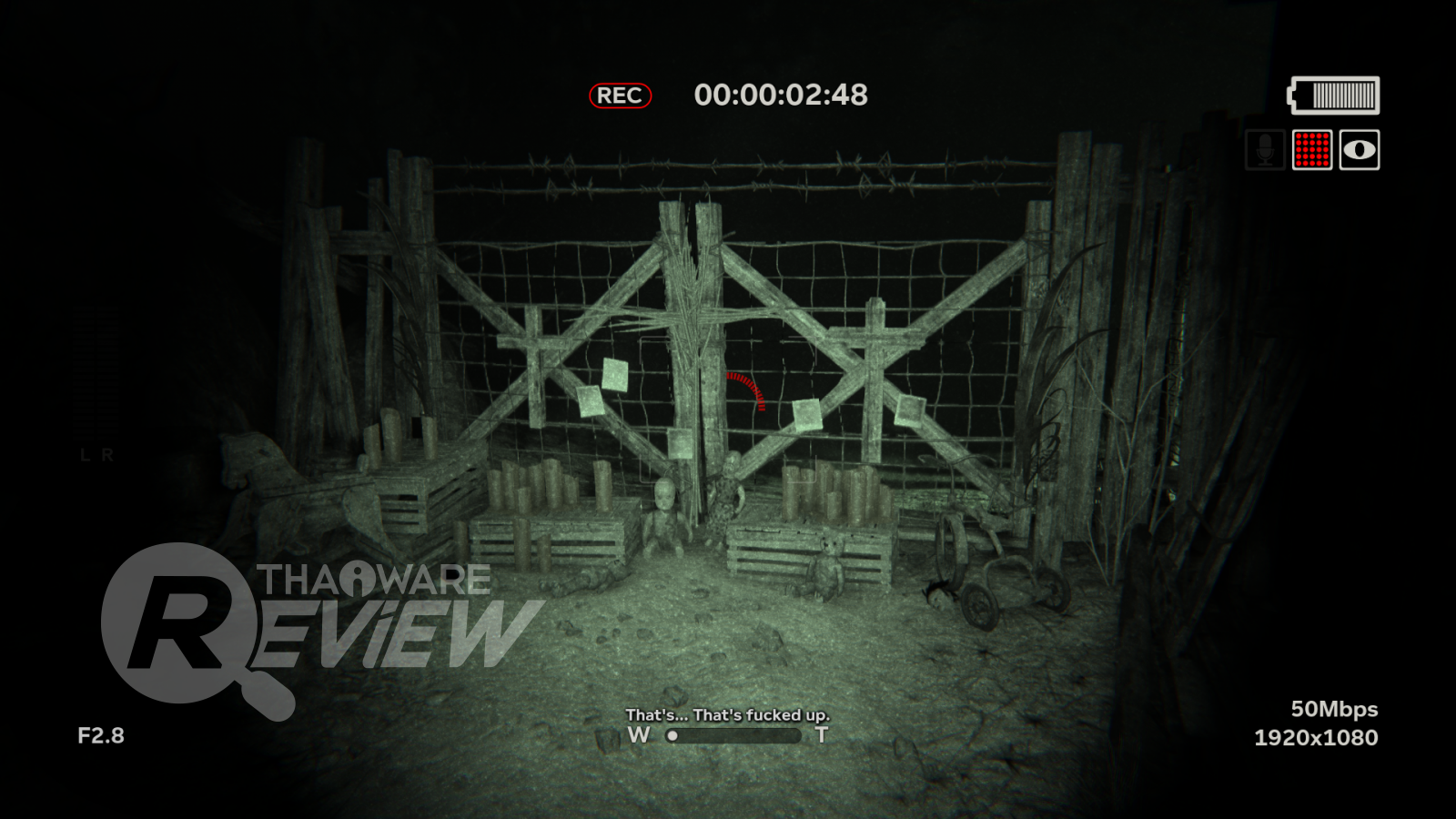This screenshot has width=1456, height=819.
Task: Toggle the night vision eye icon
Action: tap(1359, 150)
